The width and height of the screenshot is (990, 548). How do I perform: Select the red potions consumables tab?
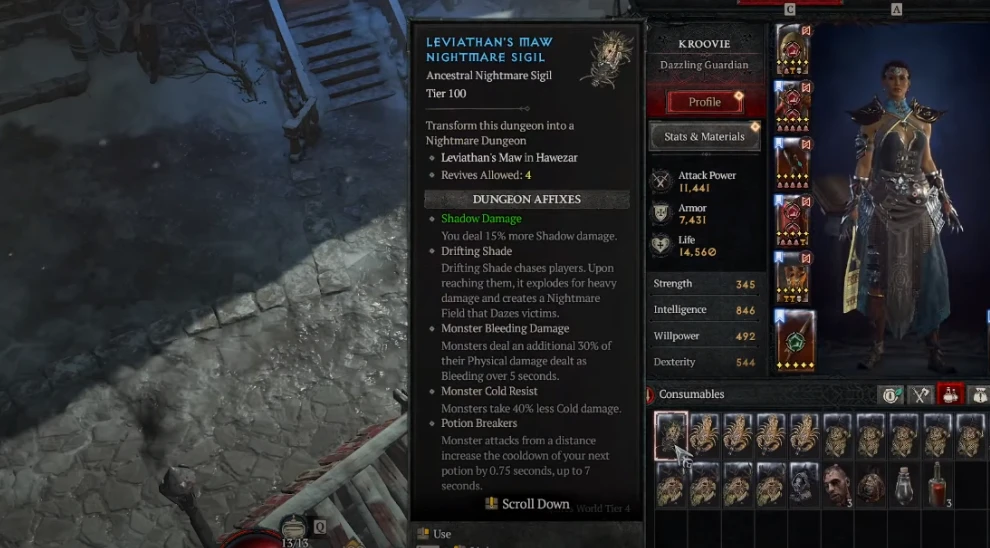(x=949, y=394)
